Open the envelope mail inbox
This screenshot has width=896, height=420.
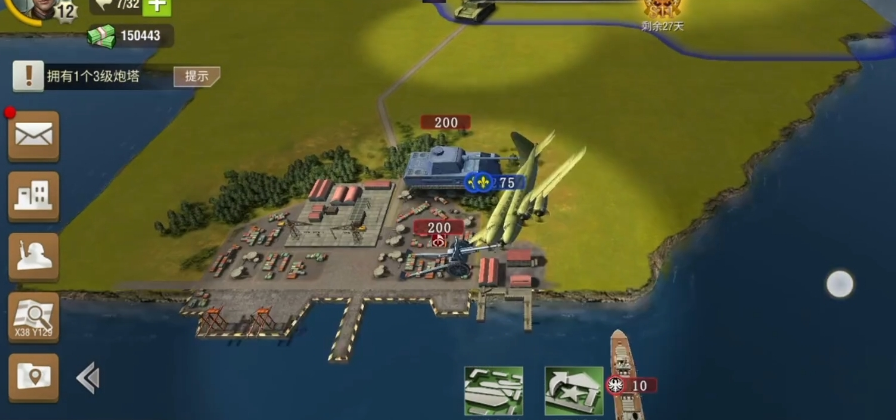pos(34,136)
